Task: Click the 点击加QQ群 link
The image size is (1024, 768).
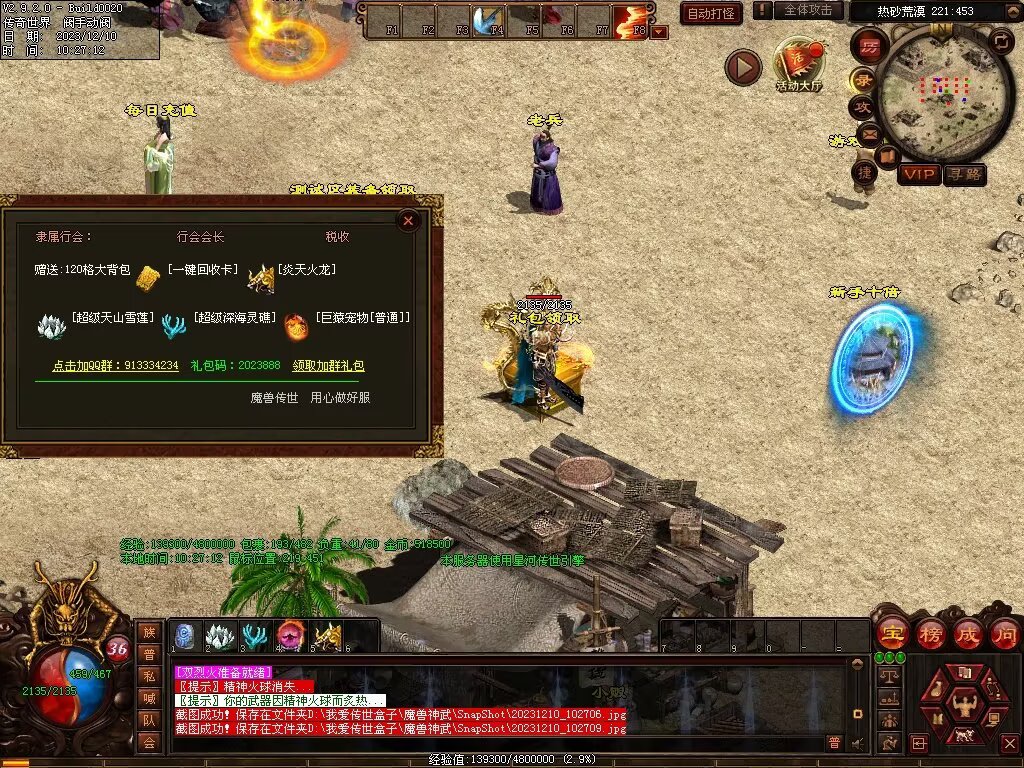Action: coord(115,366)
